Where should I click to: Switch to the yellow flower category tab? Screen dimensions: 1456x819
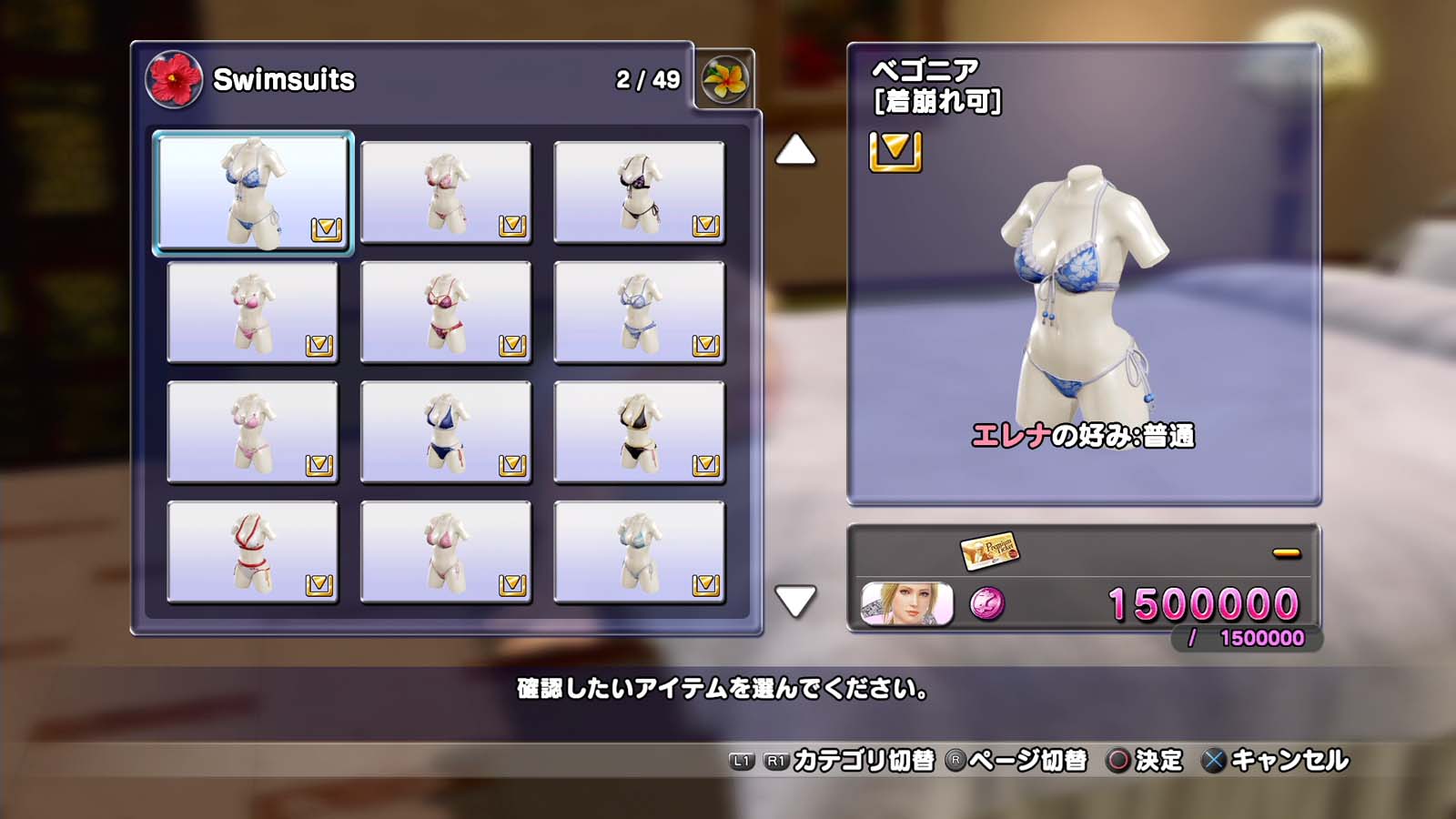tap(724, 79)
